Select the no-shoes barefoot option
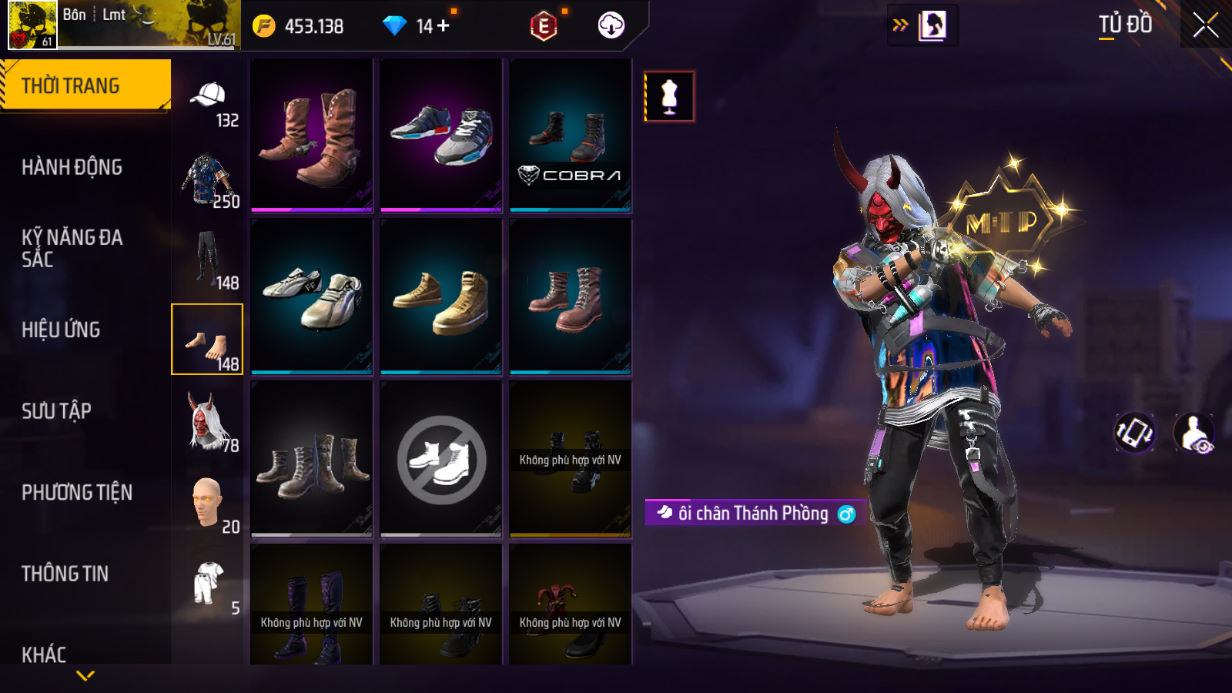The width and height of the screenshot is (1232, 693). point(441,460)
